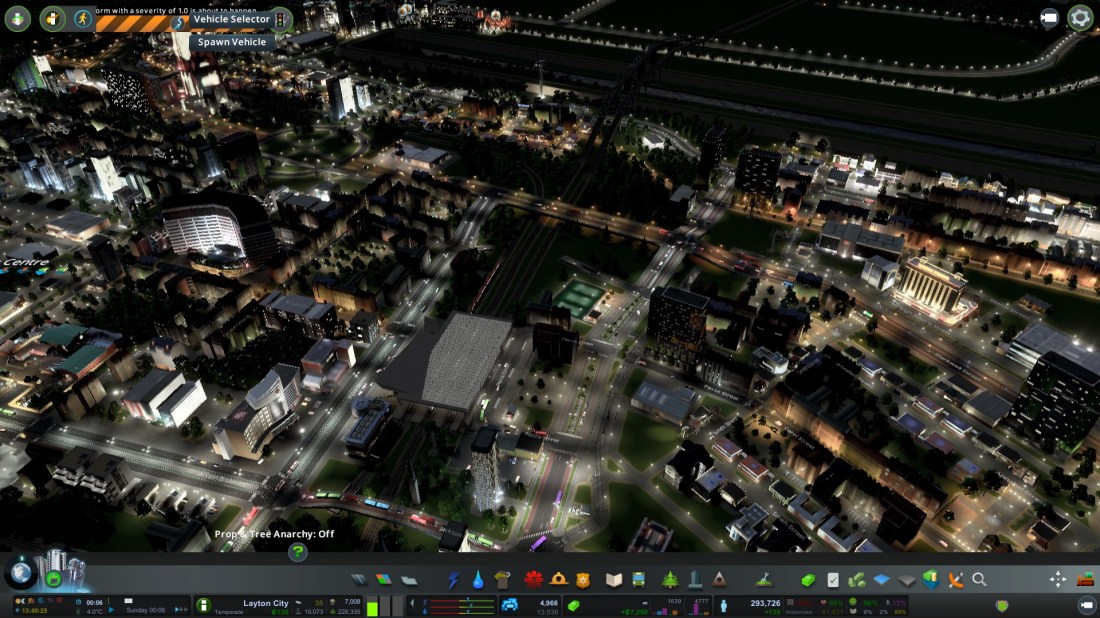Open the traffic light manager icon
This screenshot has height=618, width=1100.
click(x=282, y=18)
